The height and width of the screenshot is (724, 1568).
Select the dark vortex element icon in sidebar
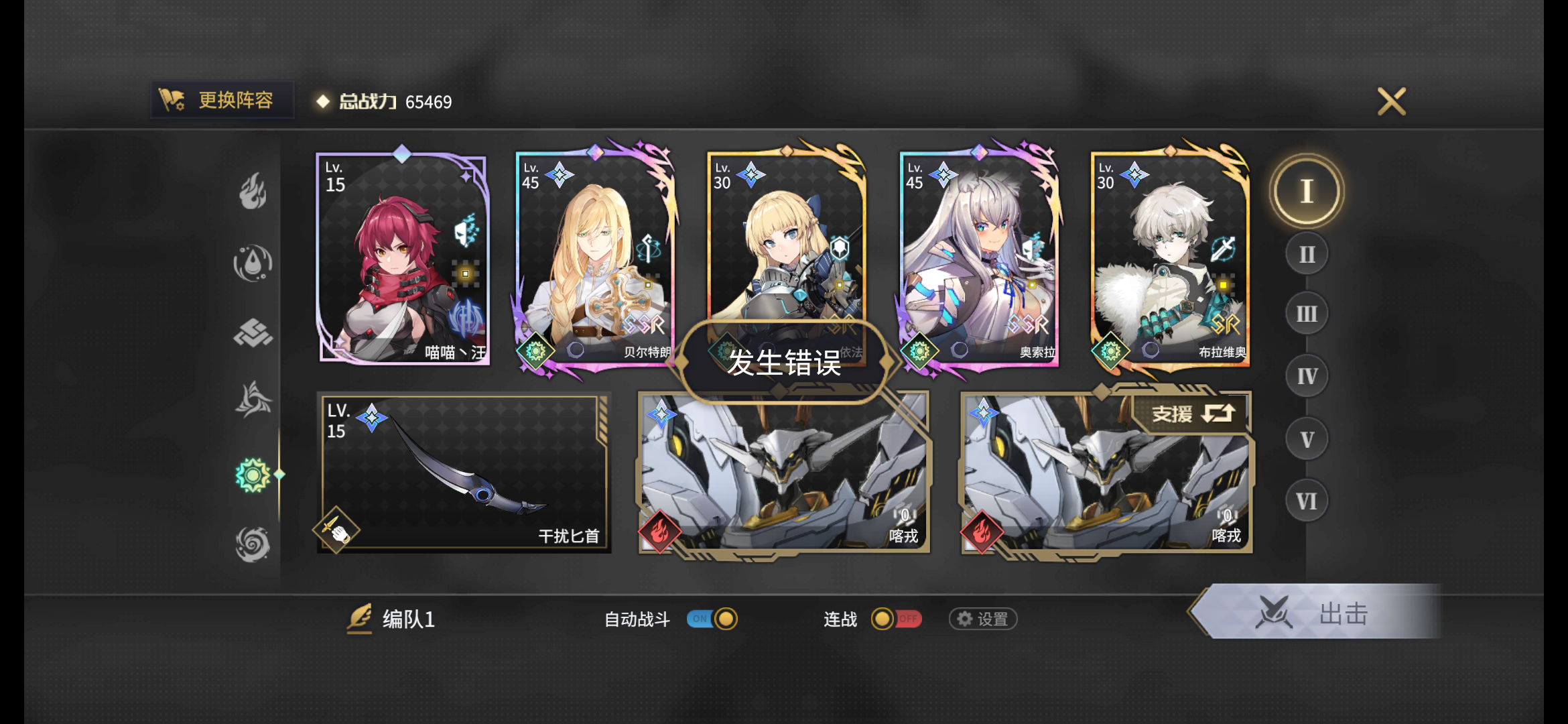pos(252,543)
